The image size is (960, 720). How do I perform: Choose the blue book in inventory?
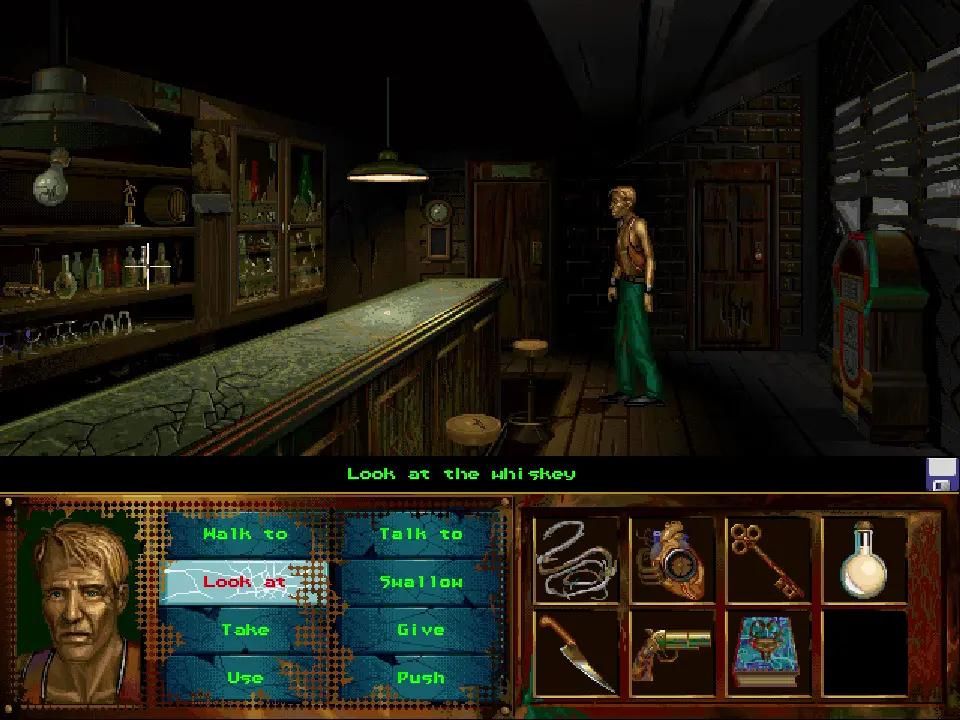[x=767, y=653]
